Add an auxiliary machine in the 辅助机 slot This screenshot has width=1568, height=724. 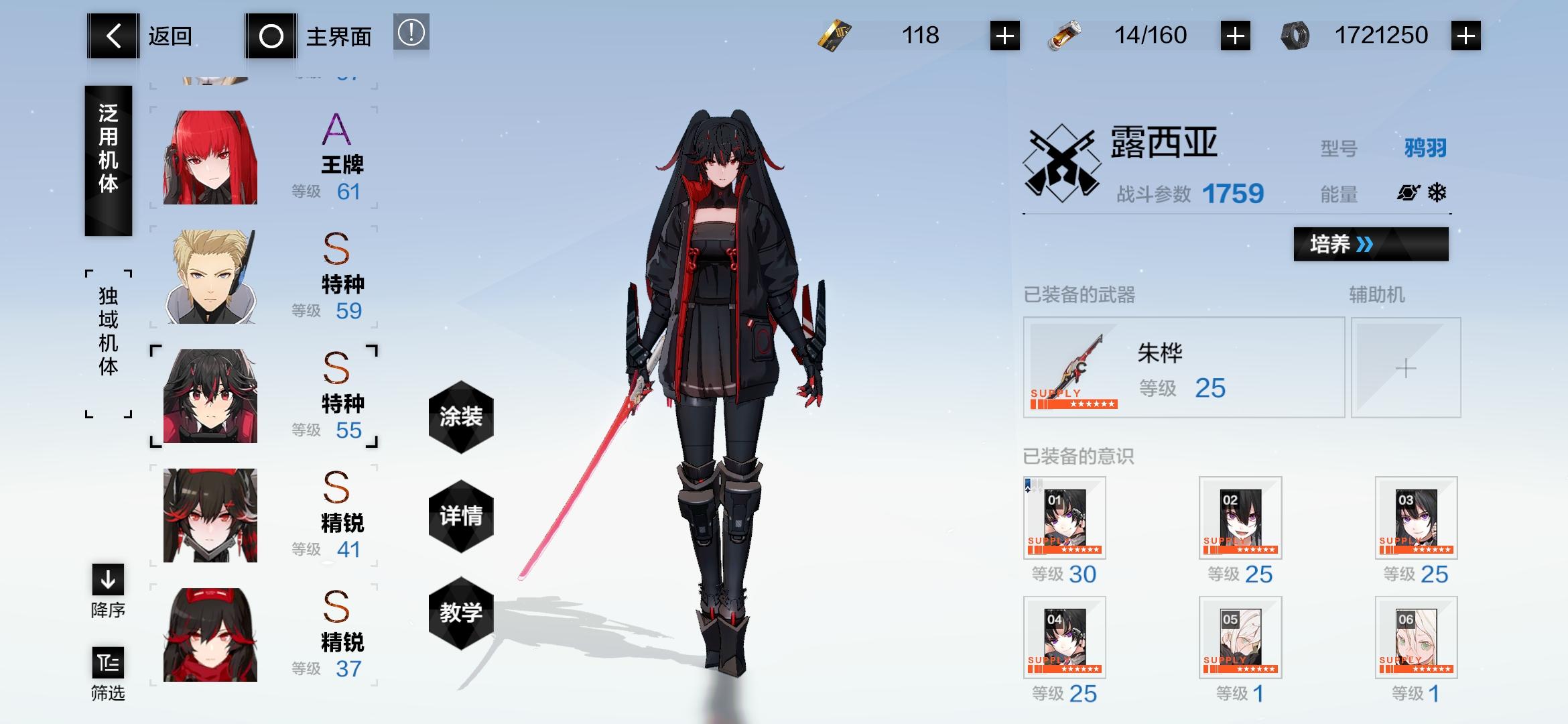[1406, 367]
